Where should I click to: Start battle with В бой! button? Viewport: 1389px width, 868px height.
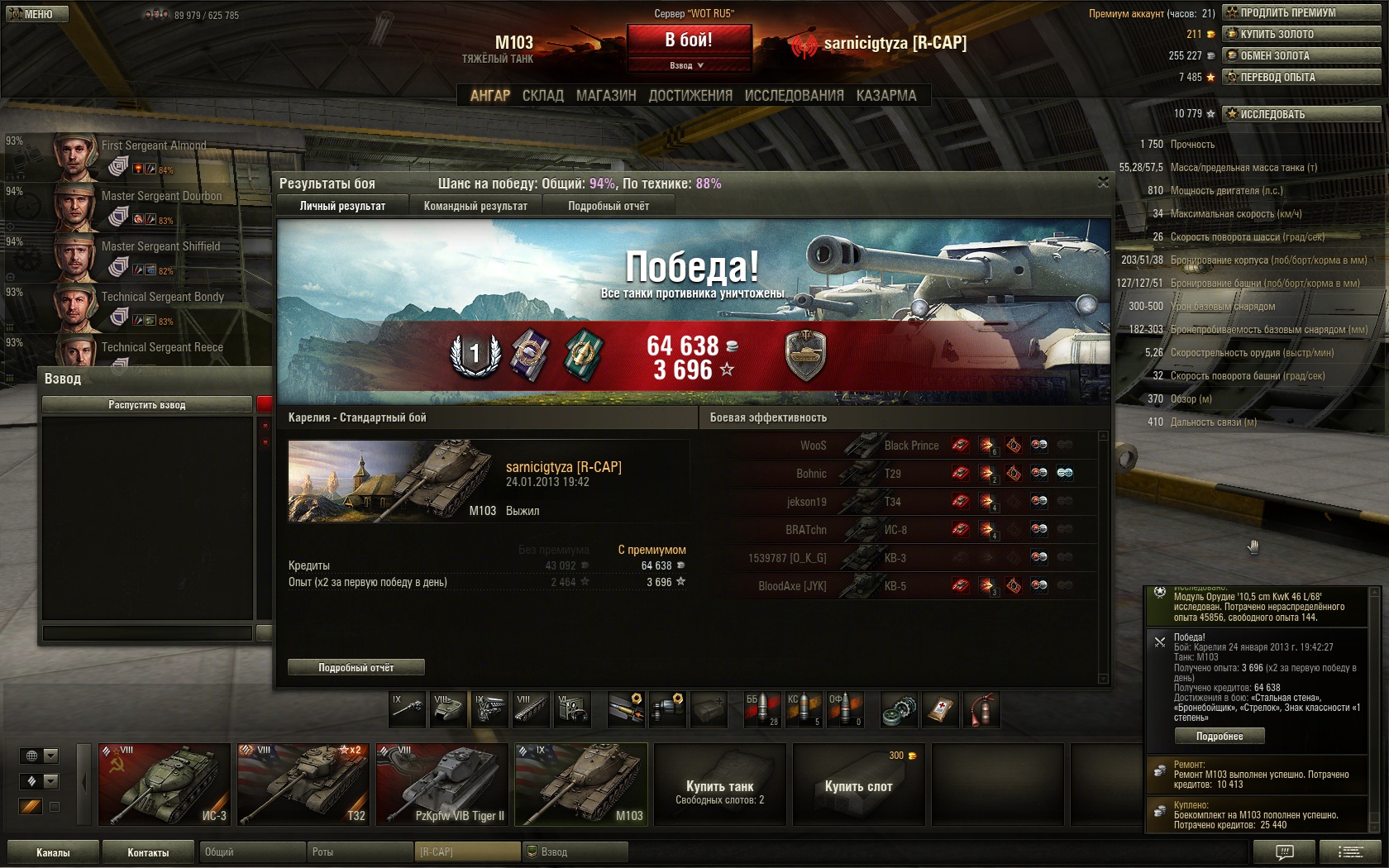click(x=689, y=40)
